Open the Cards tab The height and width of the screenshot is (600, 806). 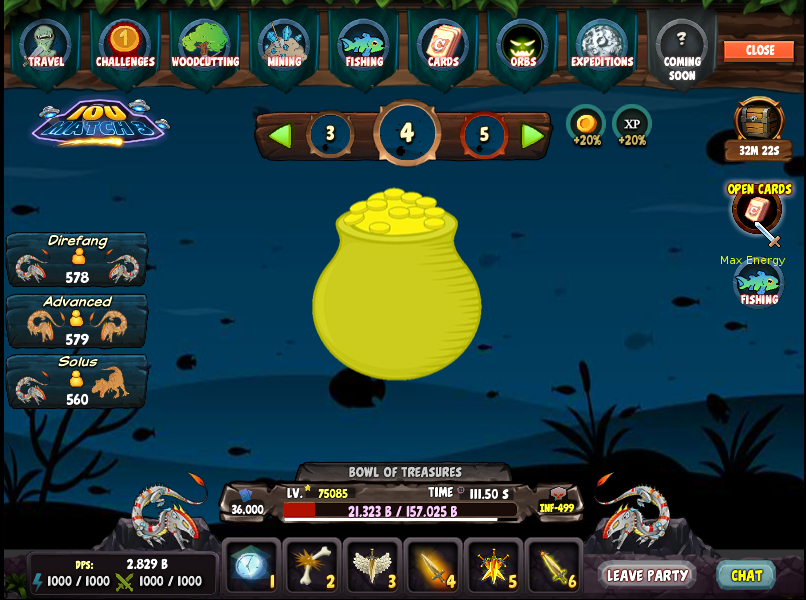click(x=443, y=46)
